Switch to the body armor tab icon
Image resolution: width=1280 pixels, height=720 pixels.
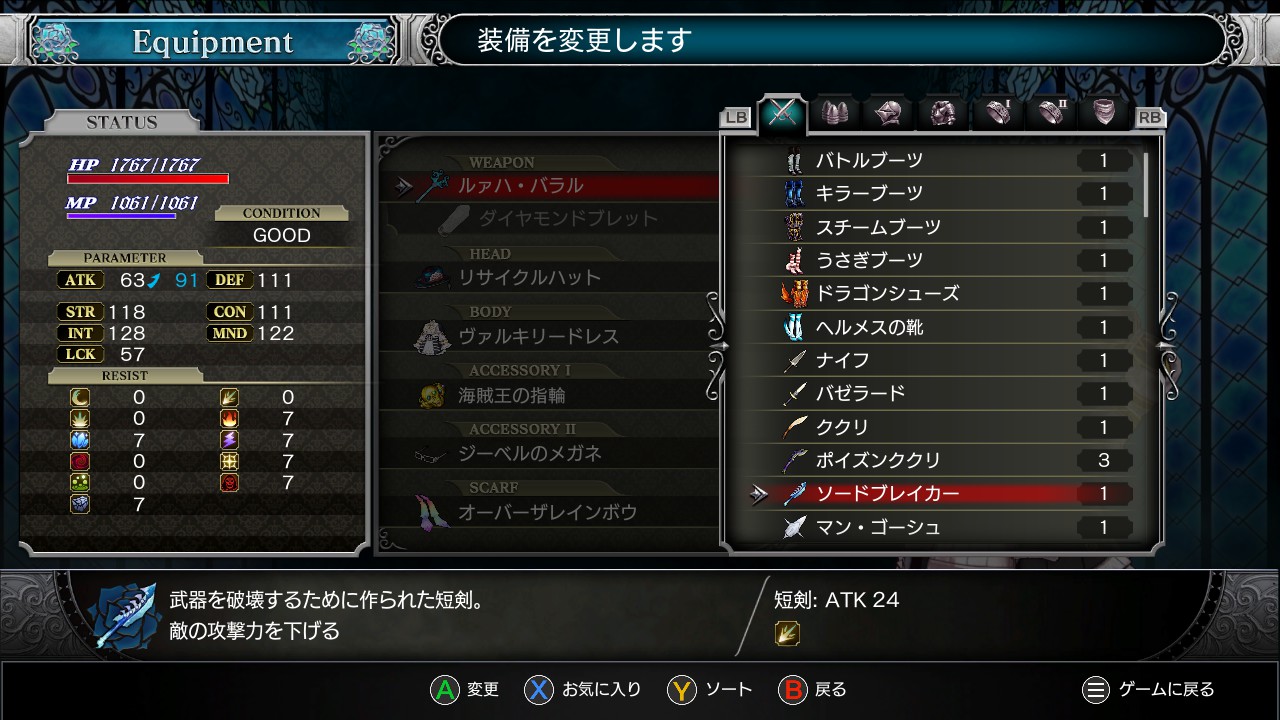pos(943,114)
